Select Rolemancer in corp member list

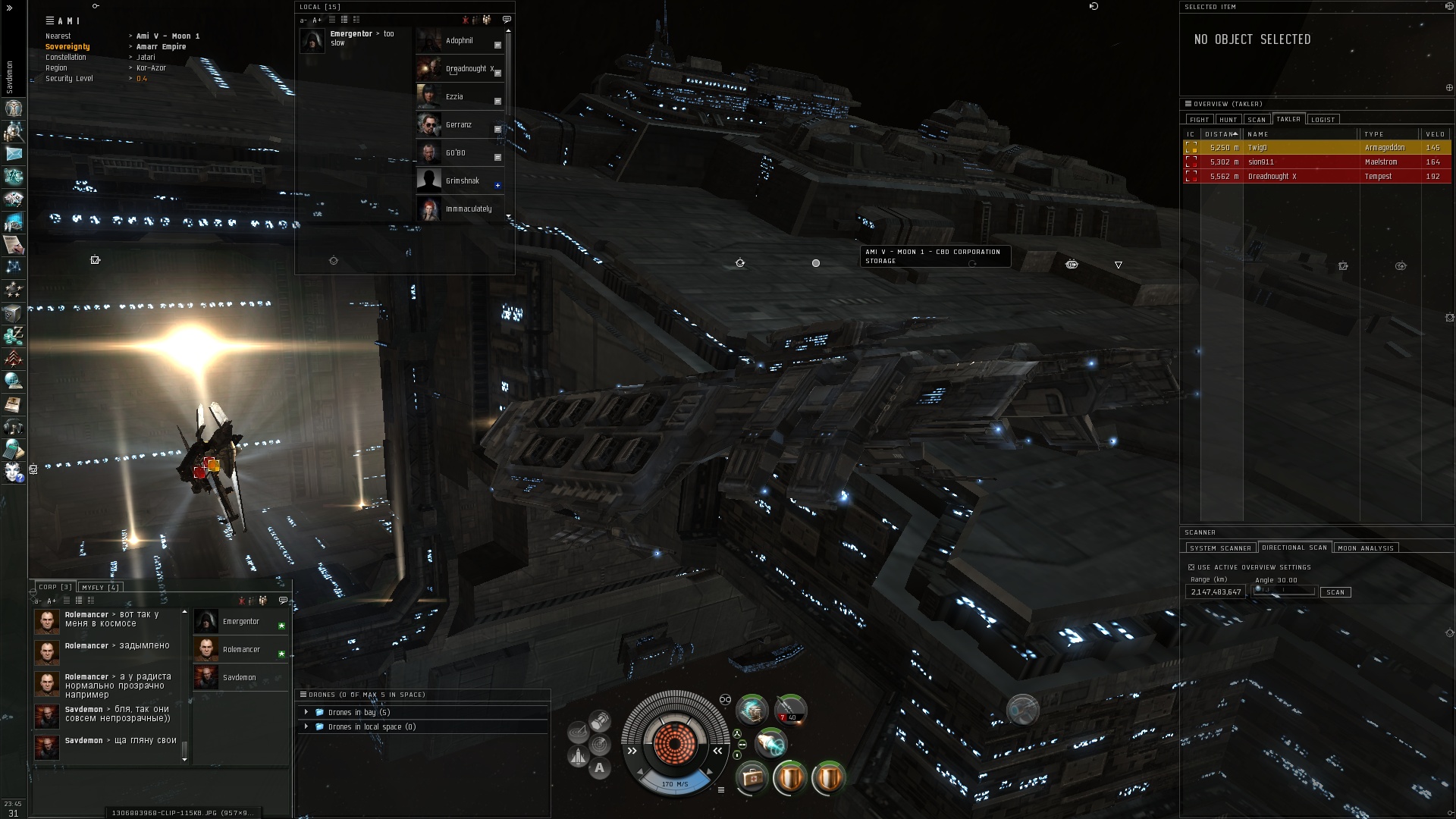pos(241,650)
